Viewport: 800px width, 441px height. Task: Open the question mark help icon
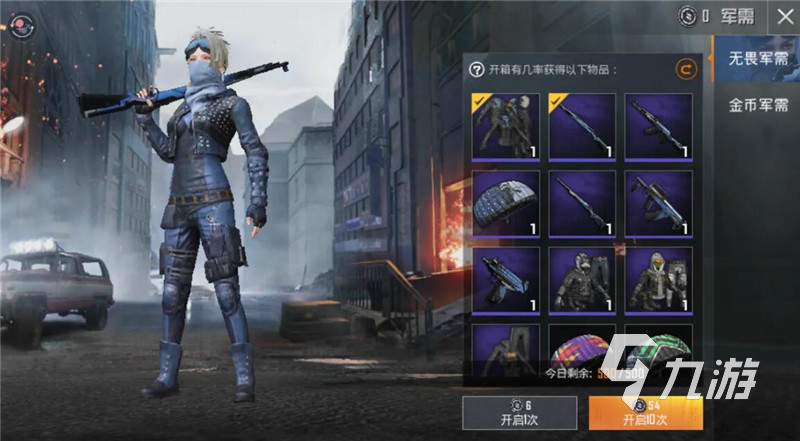477,70
